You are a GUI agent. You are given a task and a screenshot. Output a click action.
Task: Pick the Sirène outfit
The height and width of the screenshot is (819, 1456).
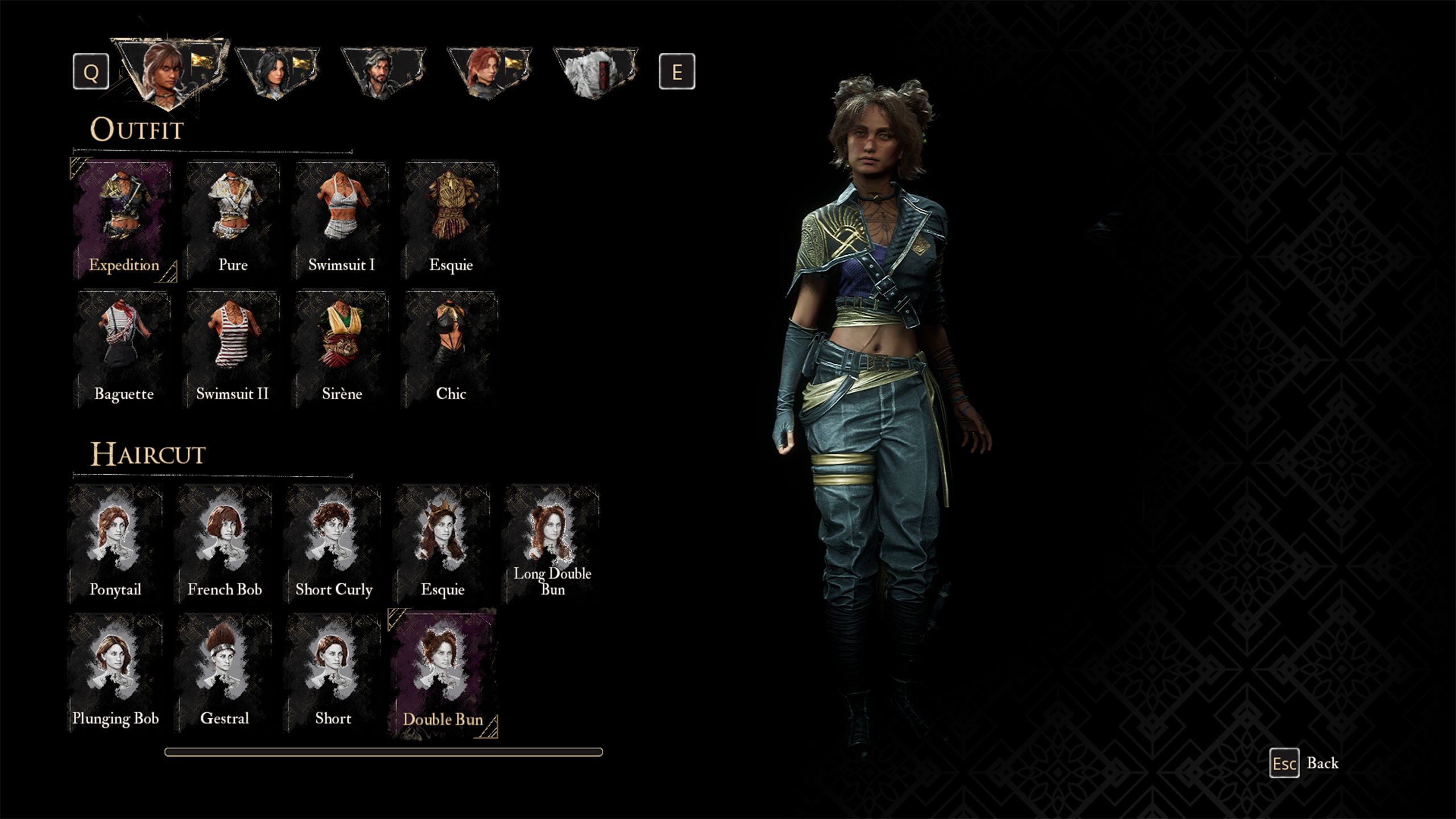click(x=341, y=349)
